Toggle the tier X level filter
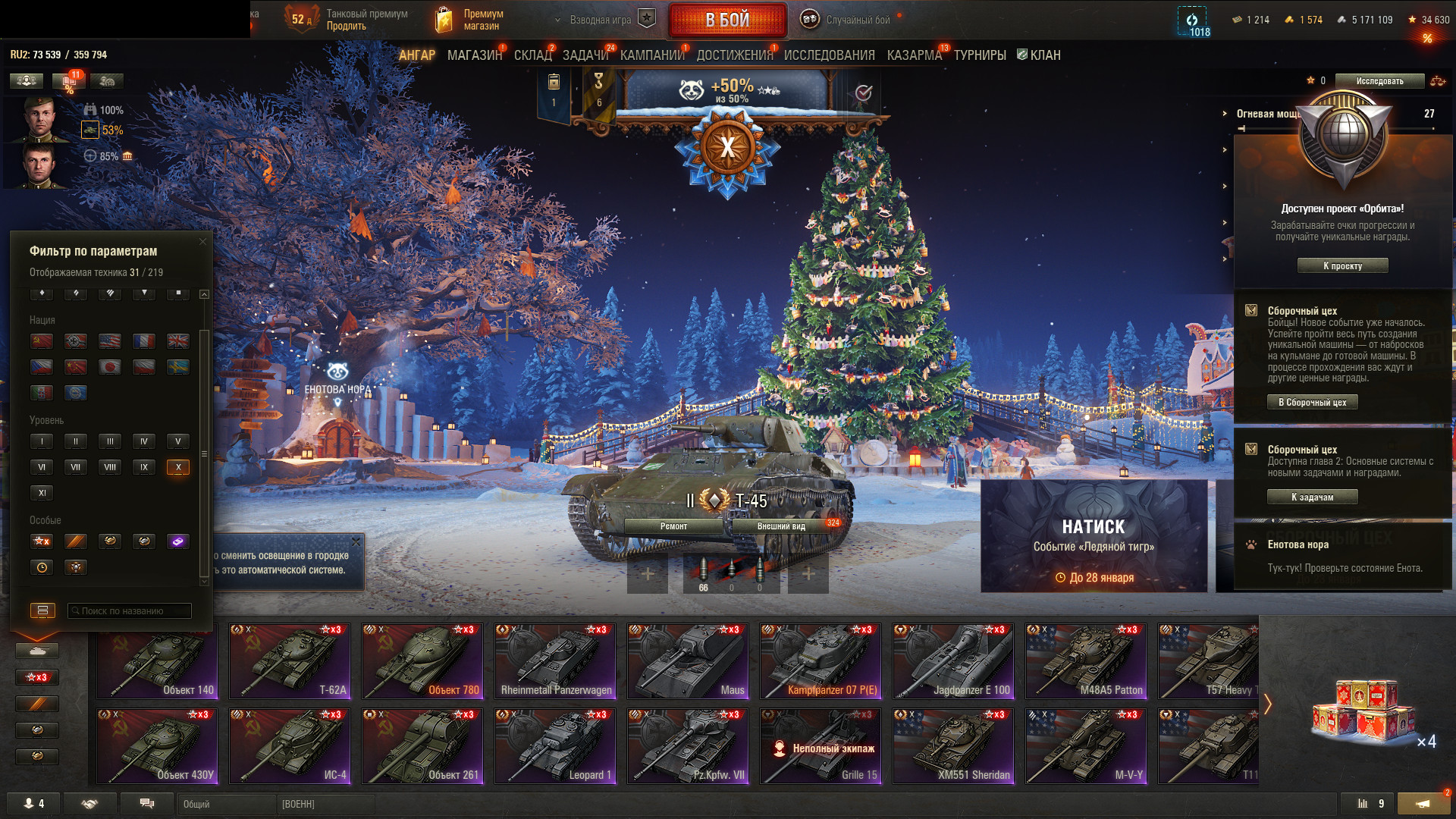 178,467
